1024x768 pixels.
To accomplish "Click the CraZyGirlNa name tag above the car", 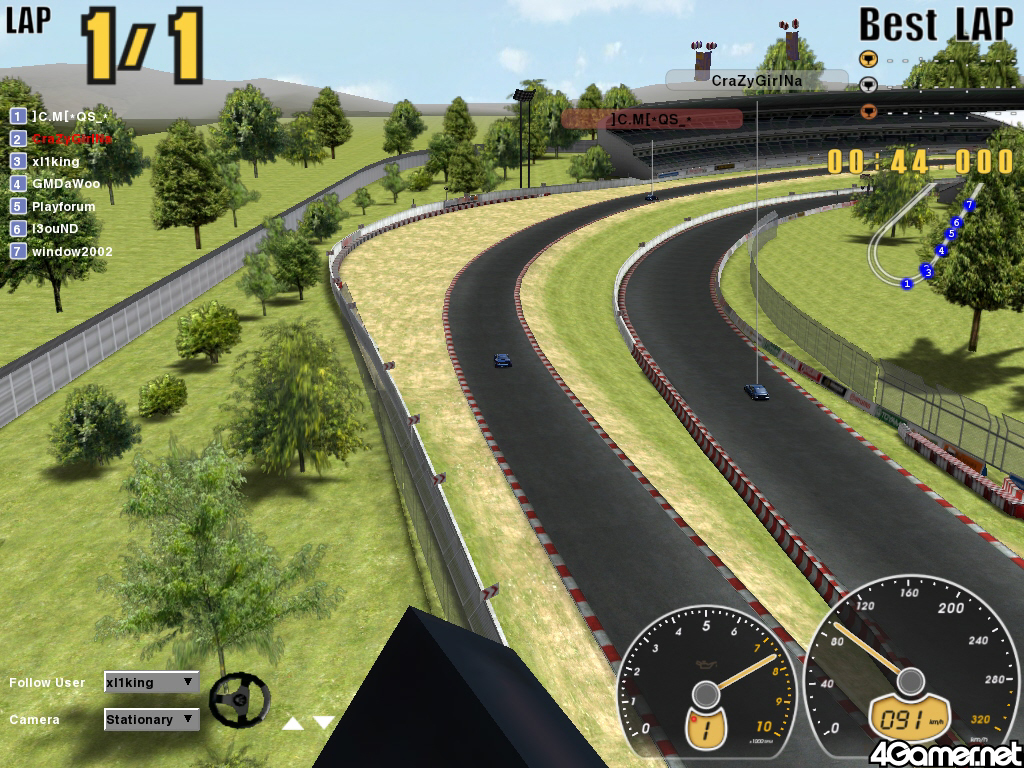I will [757, 80].
